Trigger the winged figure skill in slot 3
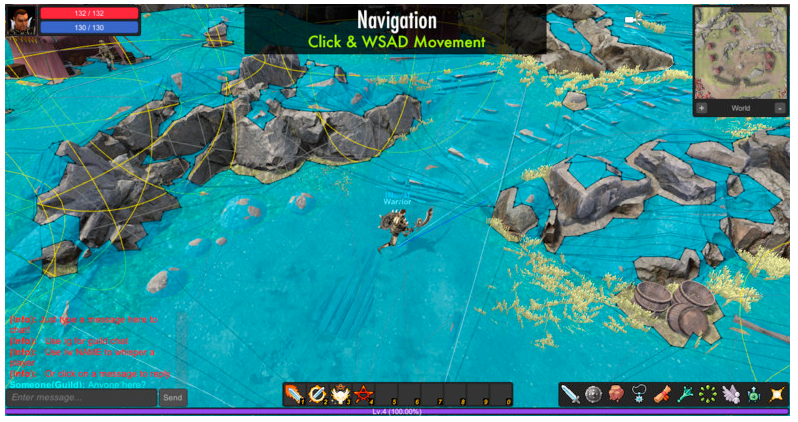 coord(341,394)
